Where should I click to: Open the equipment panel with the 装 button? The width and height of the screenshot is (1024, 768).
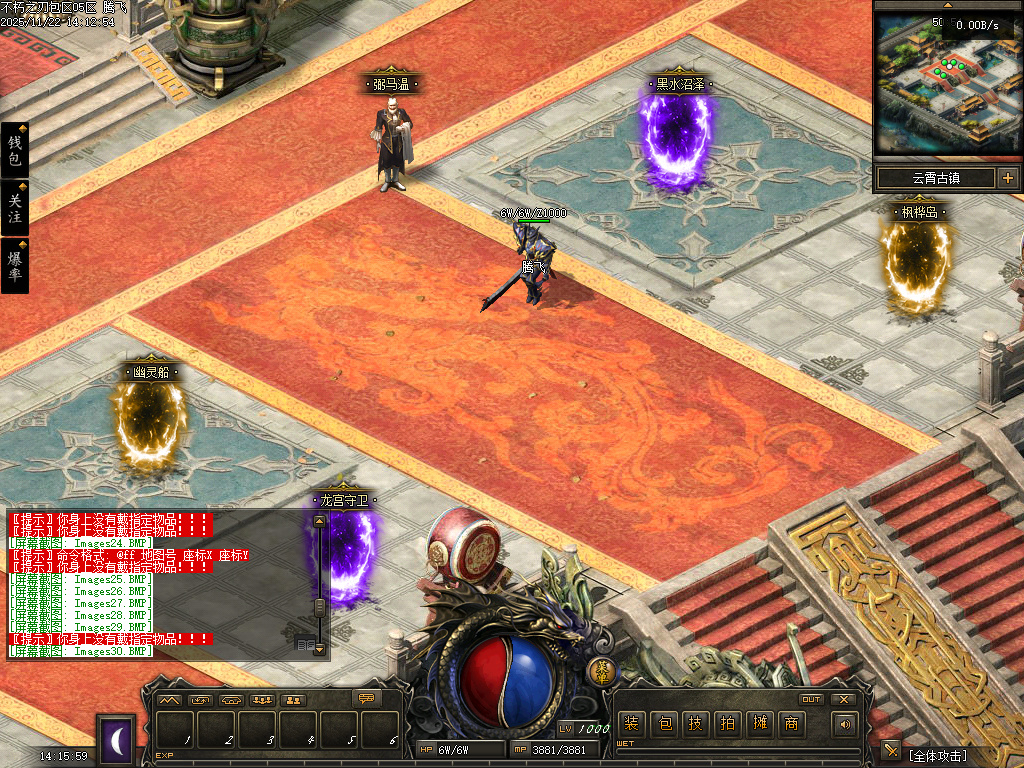coord(630,724)
